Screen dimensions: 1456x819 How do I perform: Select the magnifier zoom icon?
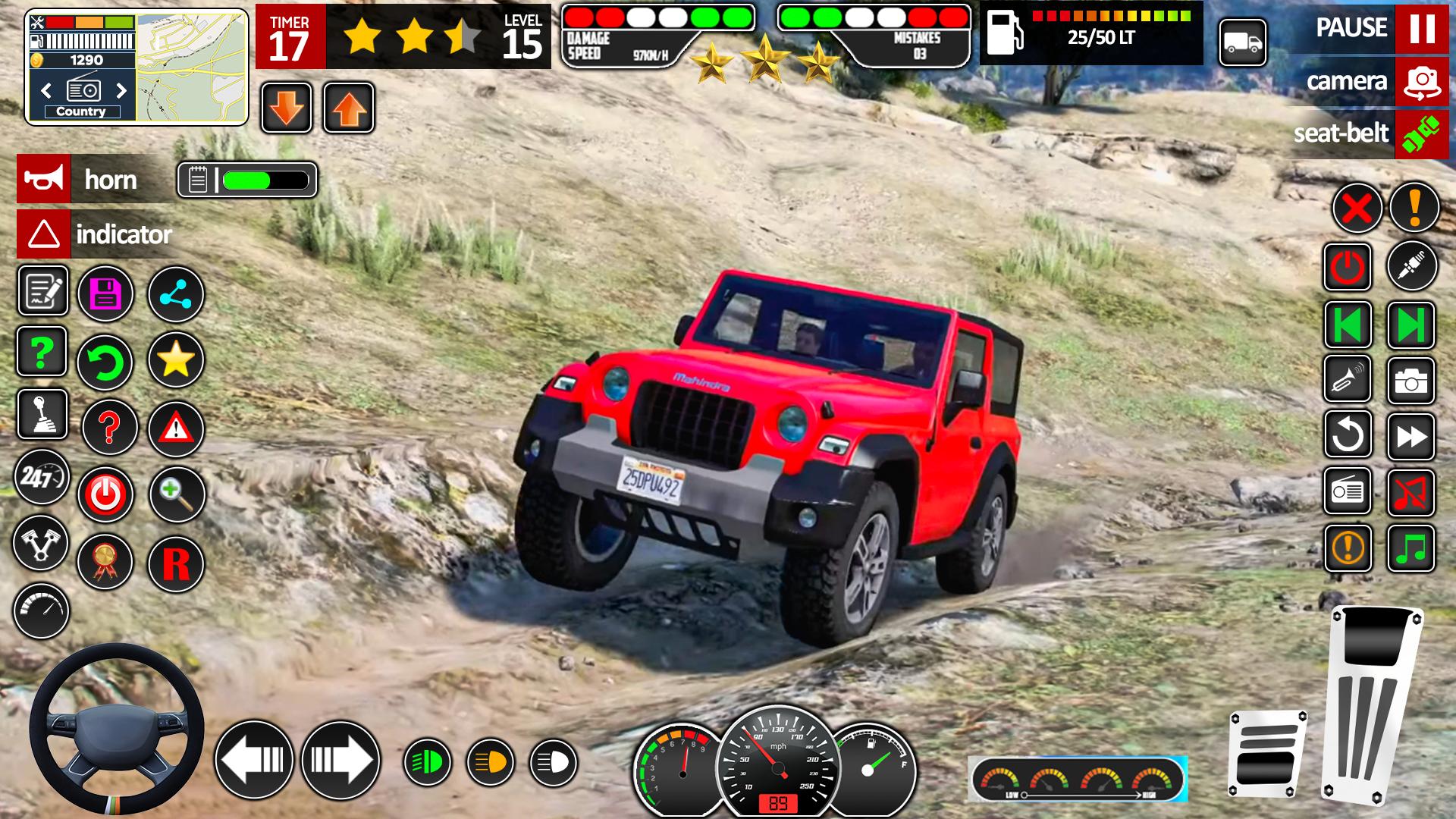176,494
